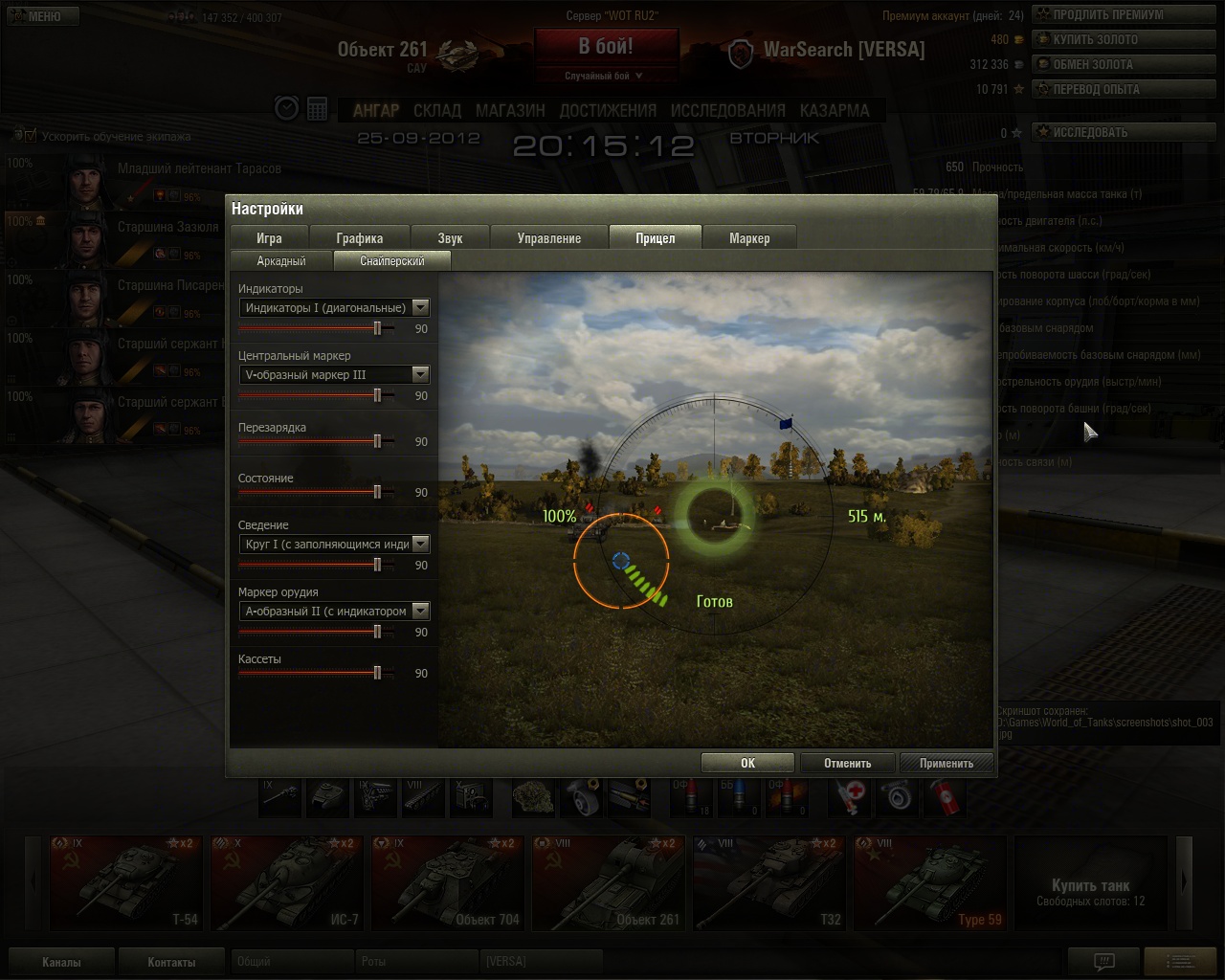Switch to the Игра settings tab
Screen dimensions: 1225x980
point(269,237)
